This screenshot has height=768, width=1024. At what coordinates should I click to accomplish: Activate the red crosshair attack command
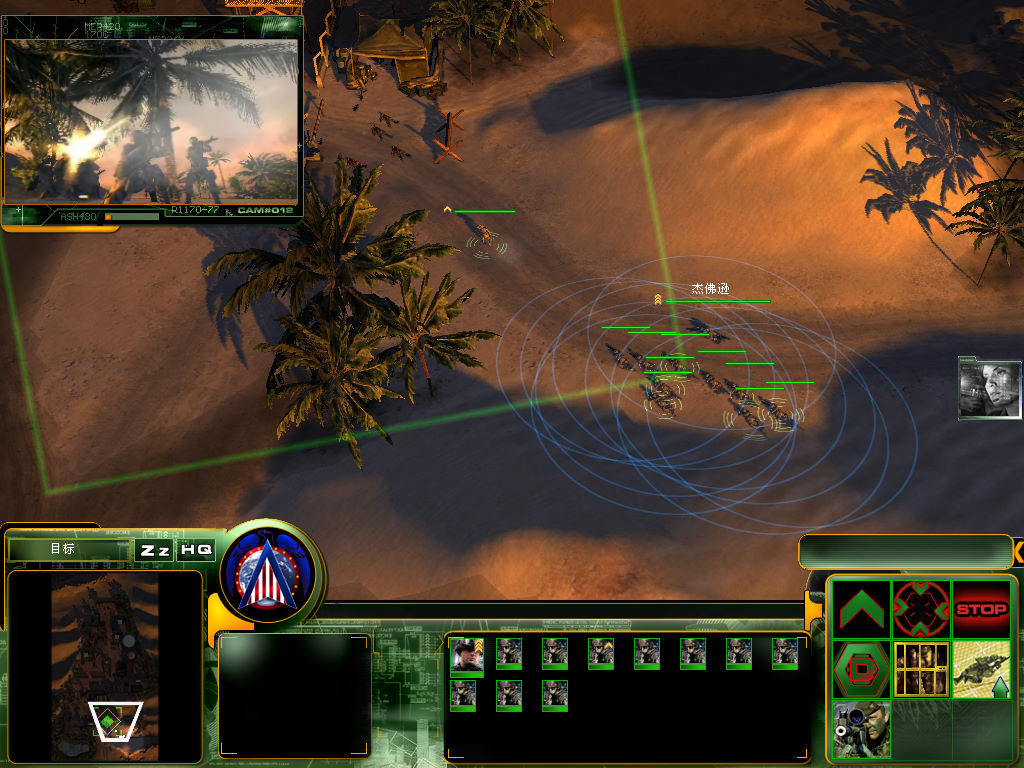click(921, 609)
